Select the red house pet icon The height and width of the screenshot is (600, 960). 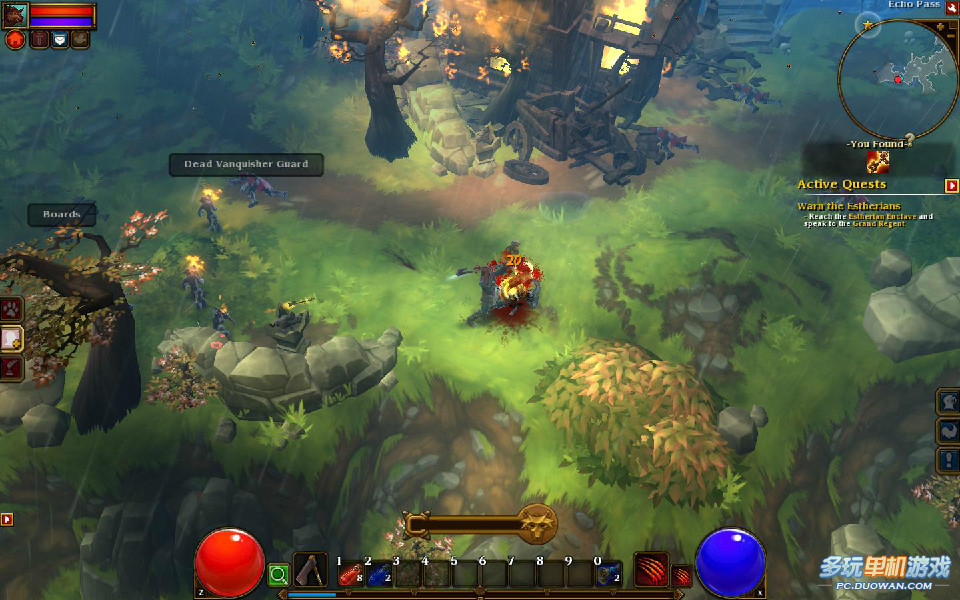point(15,39)
